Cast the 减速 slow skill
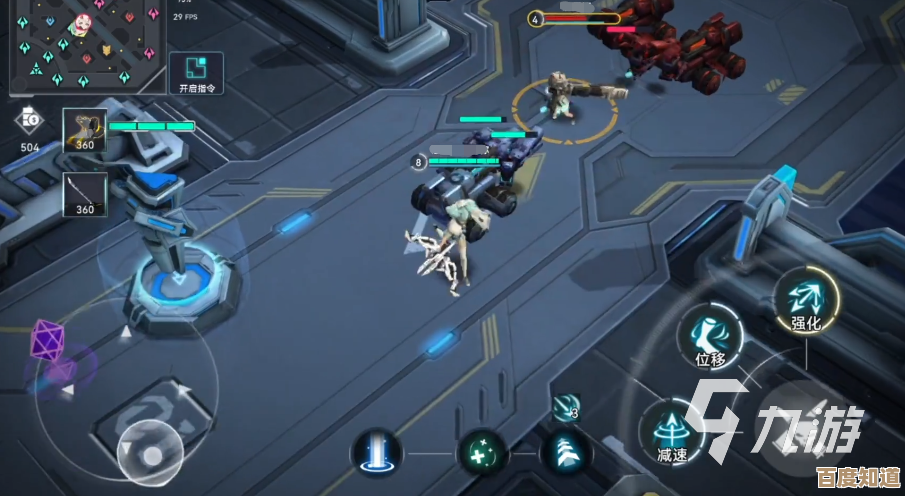This screenshot has height=496, width=905. (671, 431)
